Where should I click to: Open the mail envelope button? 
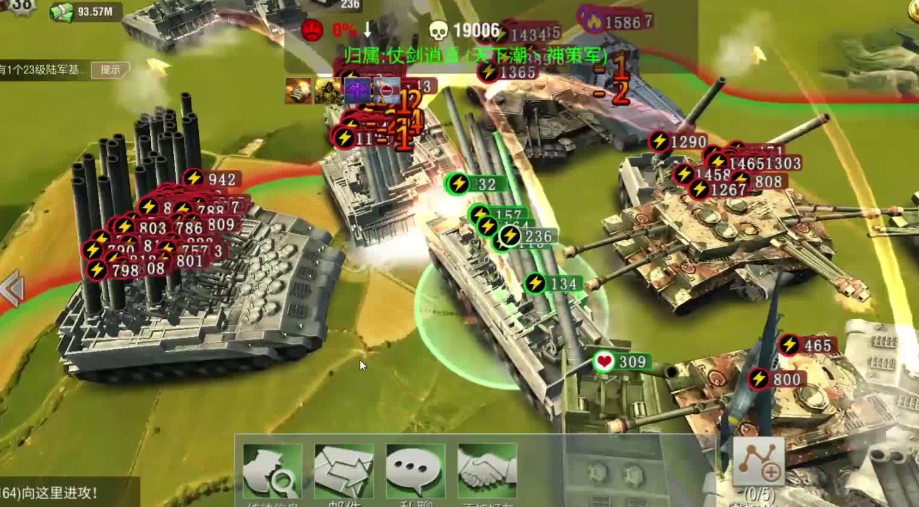tap(343, 472)
